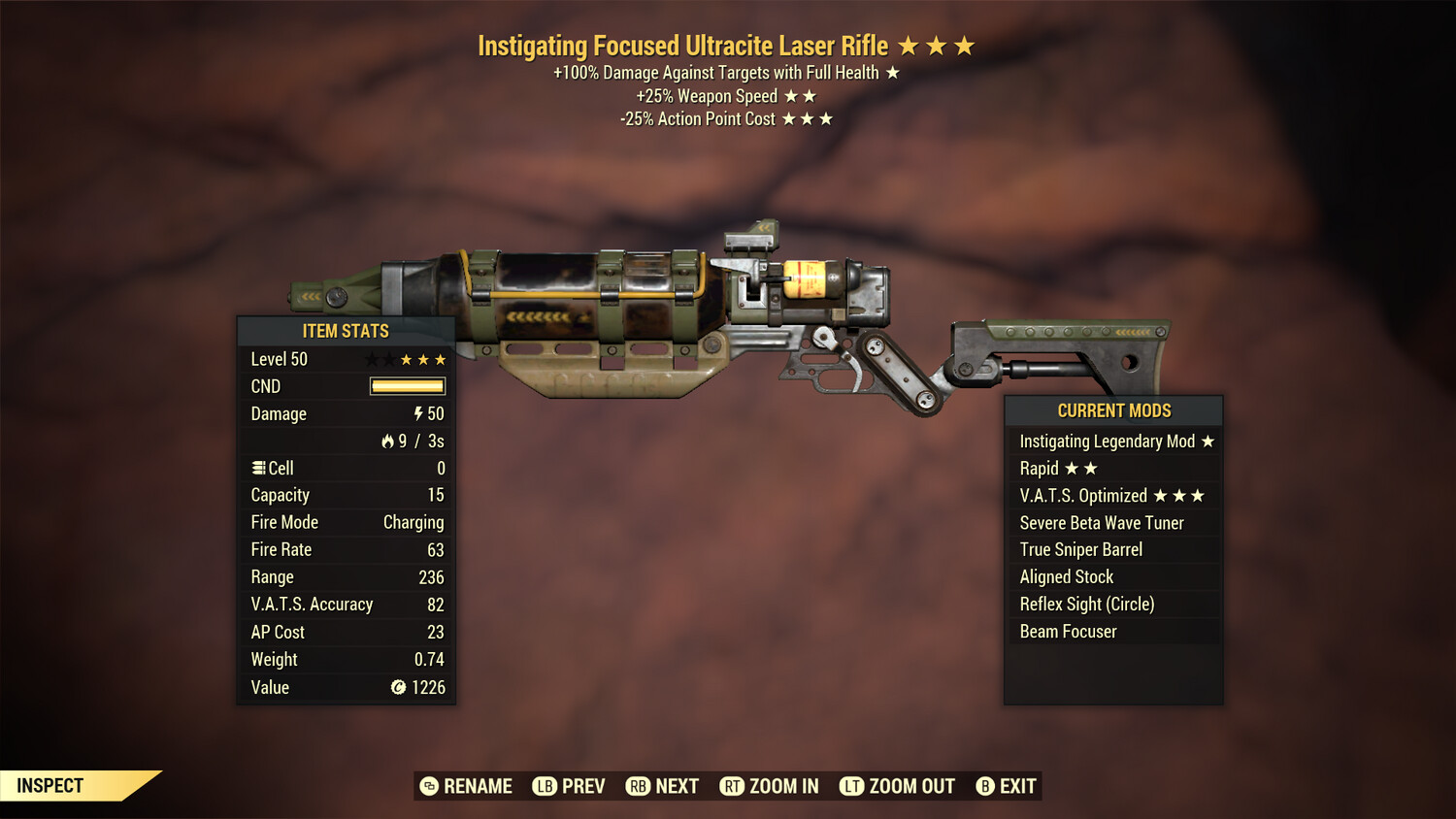This screenshot has width=1456, height=819.
Task: Select the INSPECT tab label
Action: coord(49,785)
